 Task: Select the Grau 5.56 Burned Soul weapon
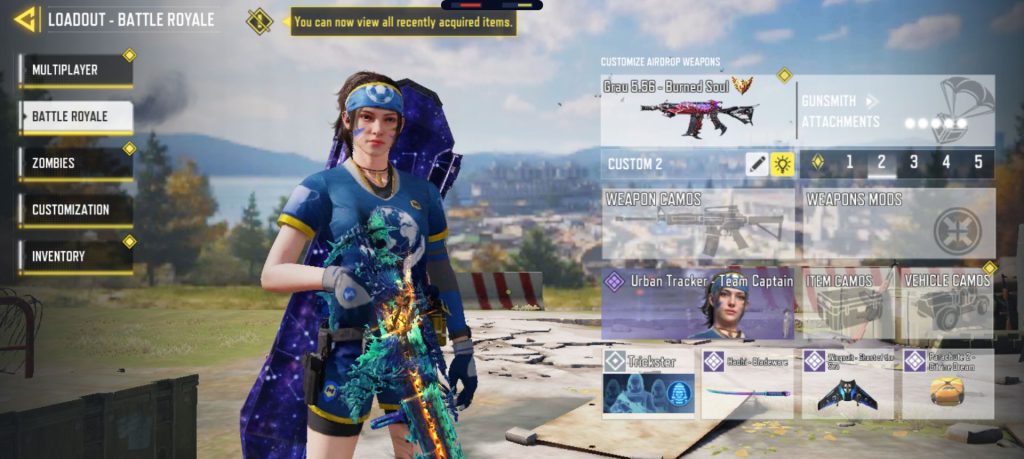tap(697, 110)
